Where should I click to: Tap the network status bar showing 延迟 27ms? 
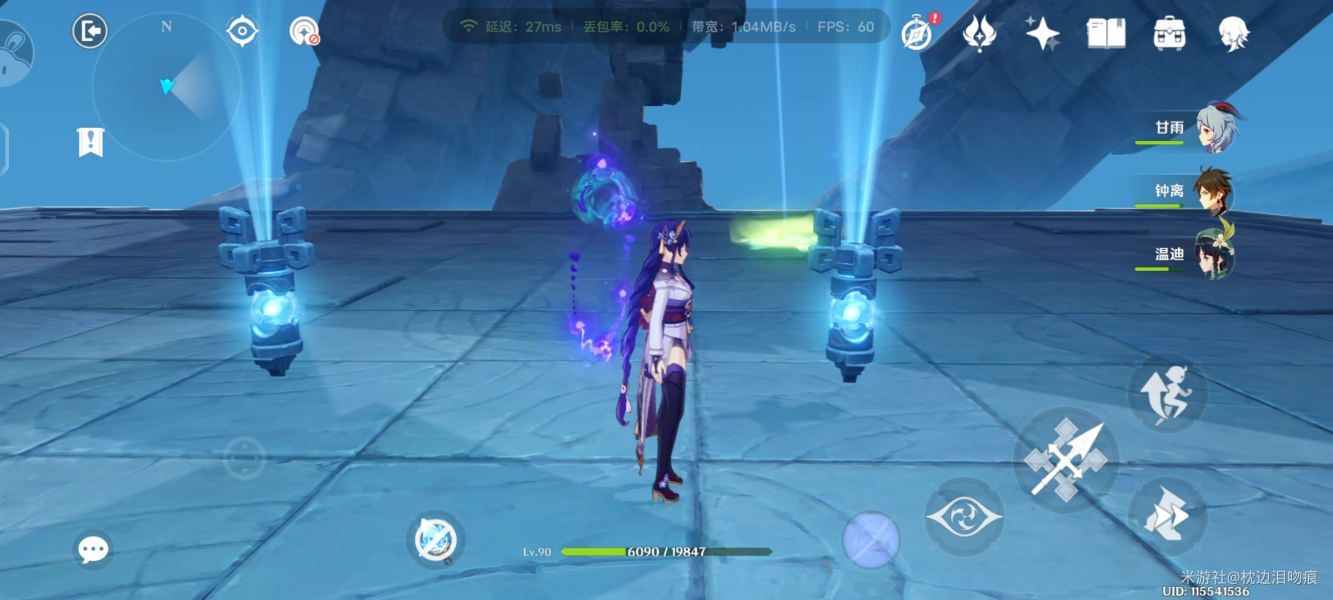pos(666,27)
